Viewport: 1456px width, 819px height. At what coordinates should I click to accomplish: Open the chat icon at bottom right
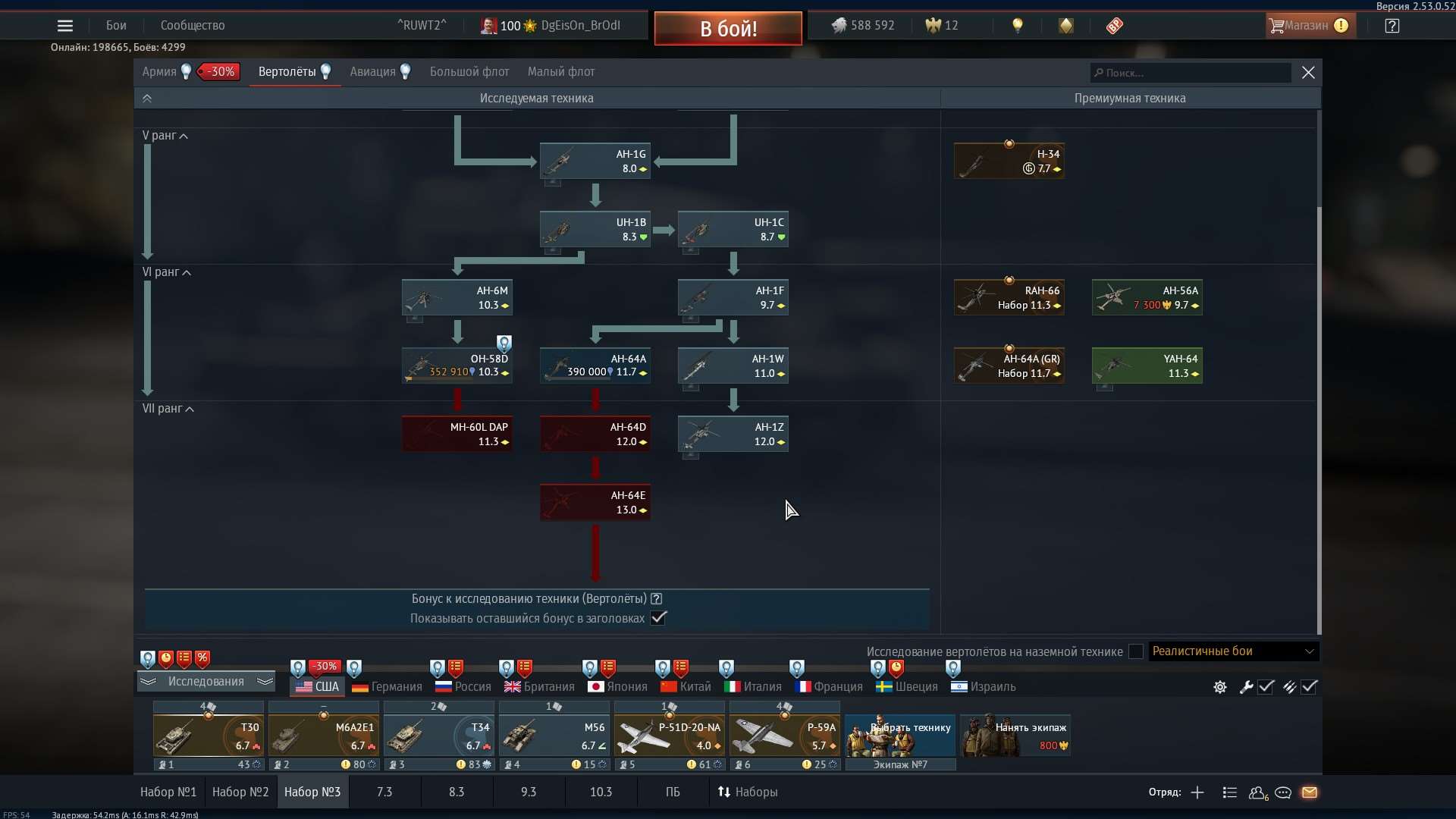(x=1283, y=792)
